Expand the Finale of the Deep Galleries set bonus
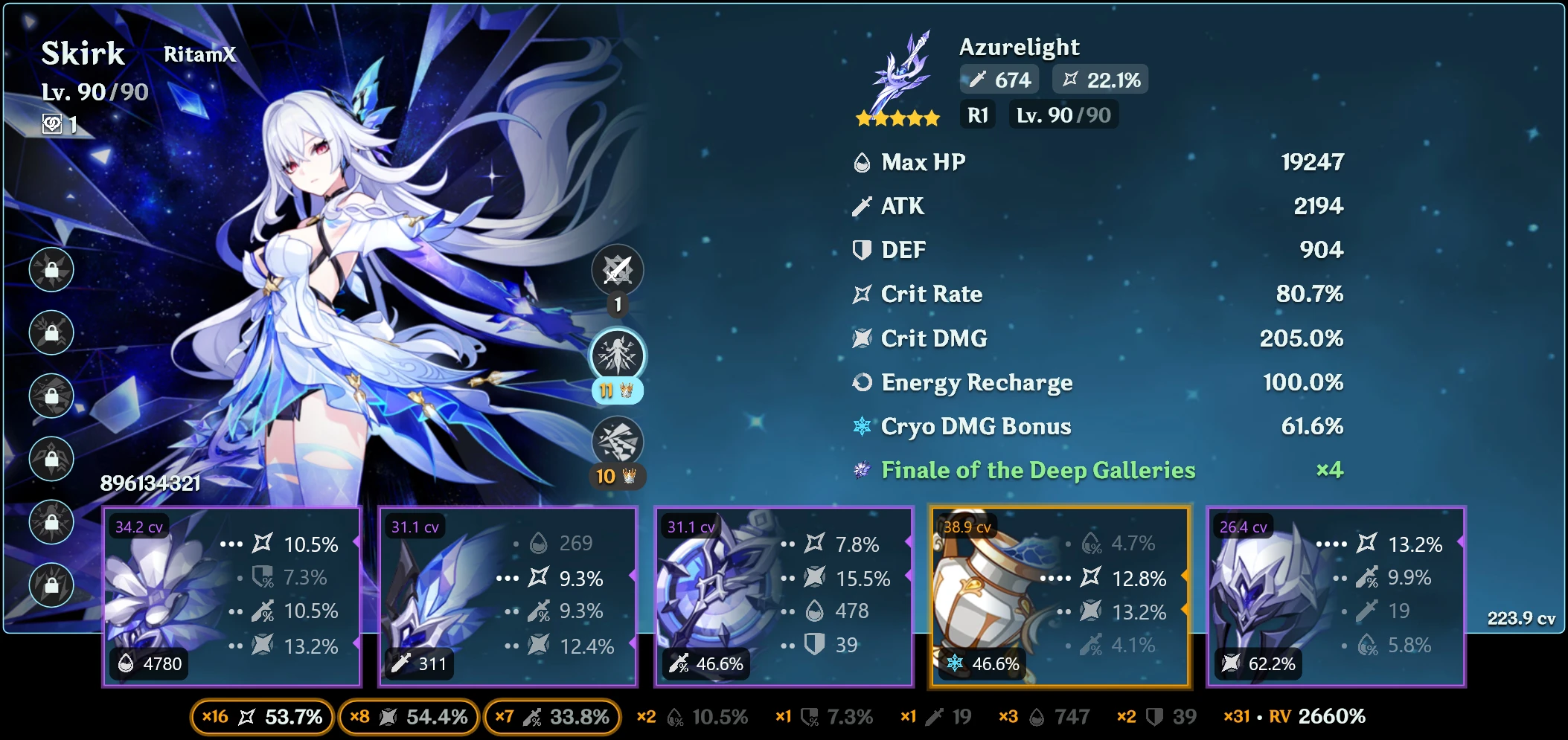The width and height of the screenshot is (1568, 740). tap(1037, 470)
